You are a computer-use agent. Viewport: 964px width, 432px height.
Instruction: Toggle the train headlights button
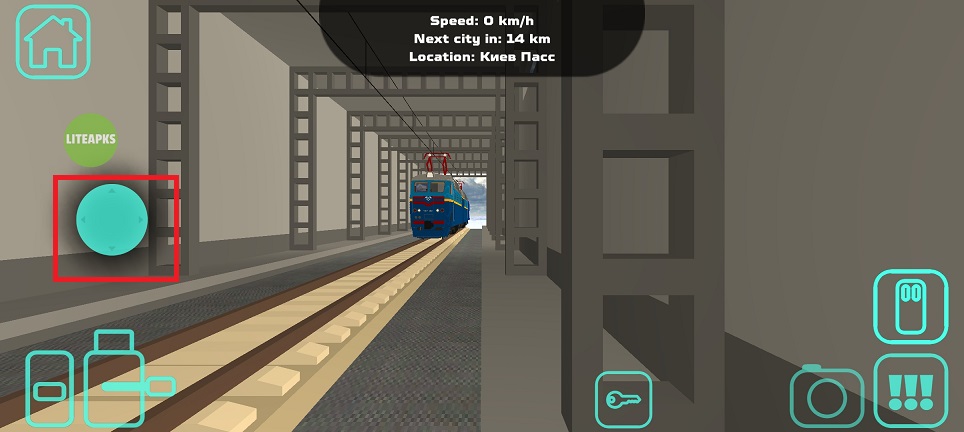(x=909, y=306)
